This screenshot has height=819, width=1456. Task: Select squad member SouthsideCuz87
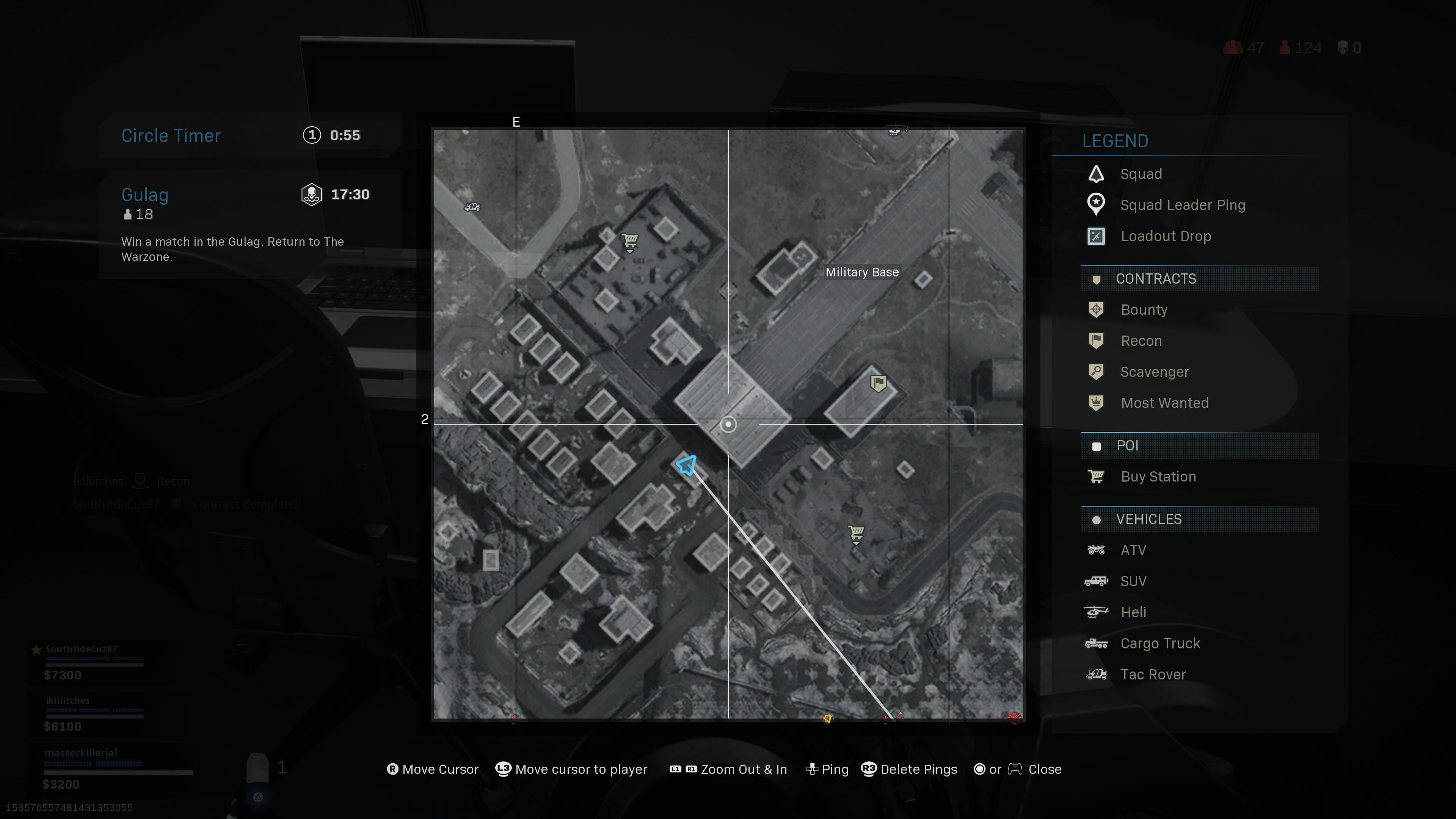[x=82, y=649]
